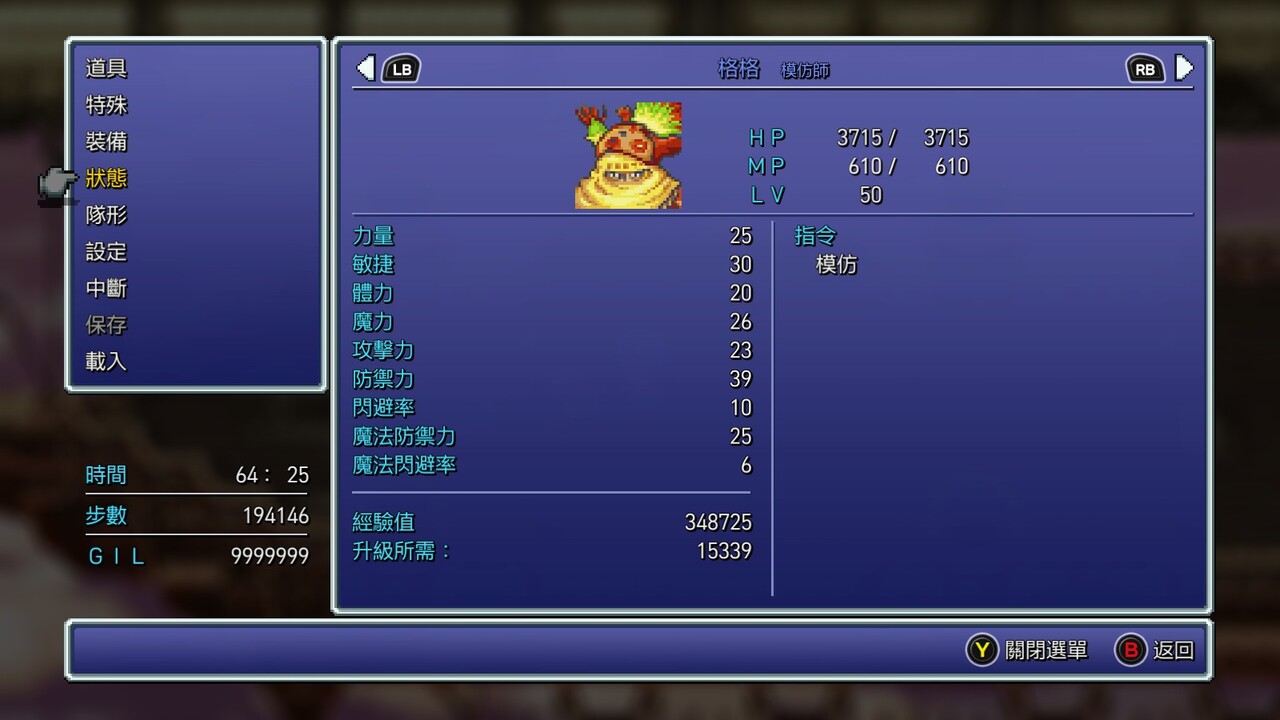
Task: Open the 載入 load menu
Action: tap(106, 362)
